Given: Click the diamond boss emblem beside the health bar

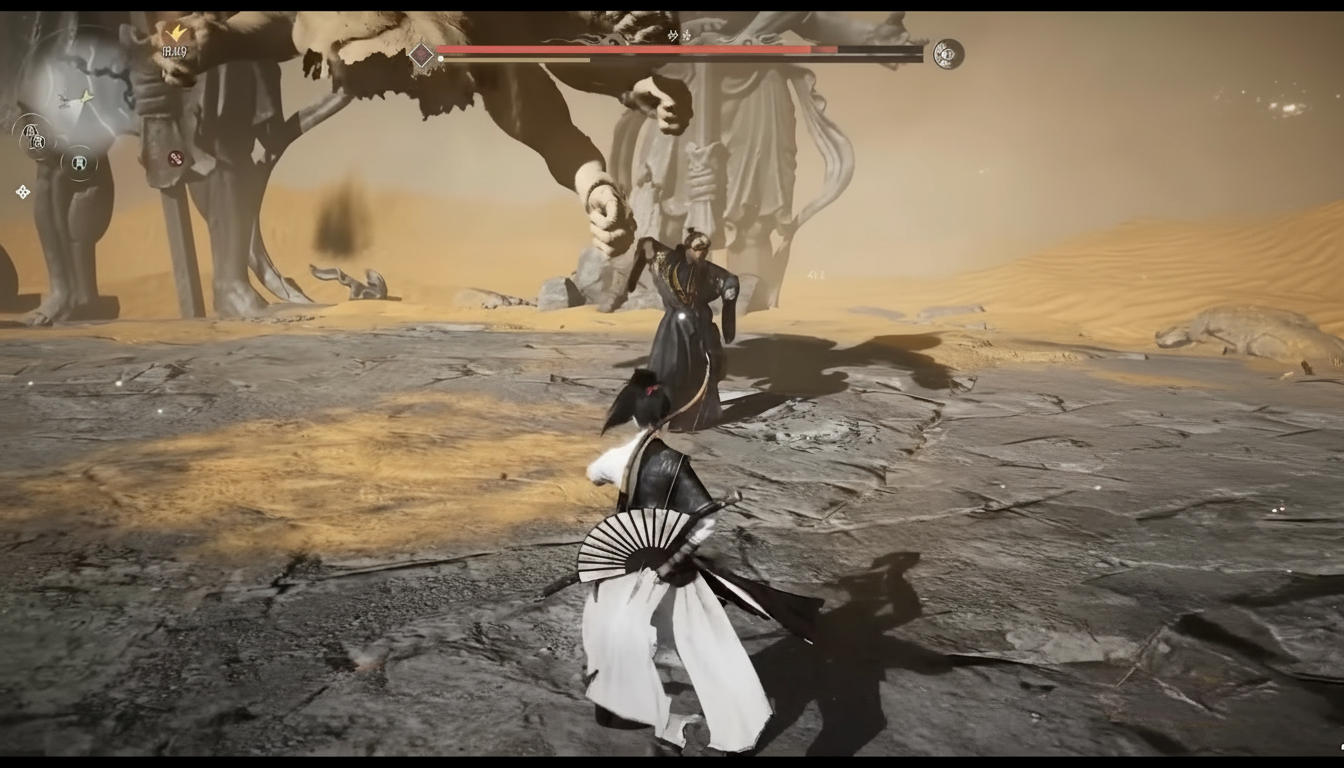Looking at the screenshot, I should pos(420,54).
